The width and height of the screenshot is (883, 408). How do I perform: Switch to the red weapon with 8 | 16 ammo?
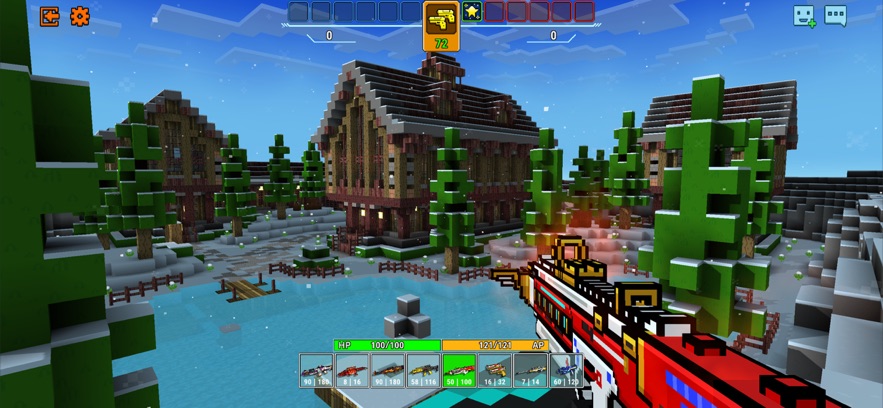[x=352, y=369]
